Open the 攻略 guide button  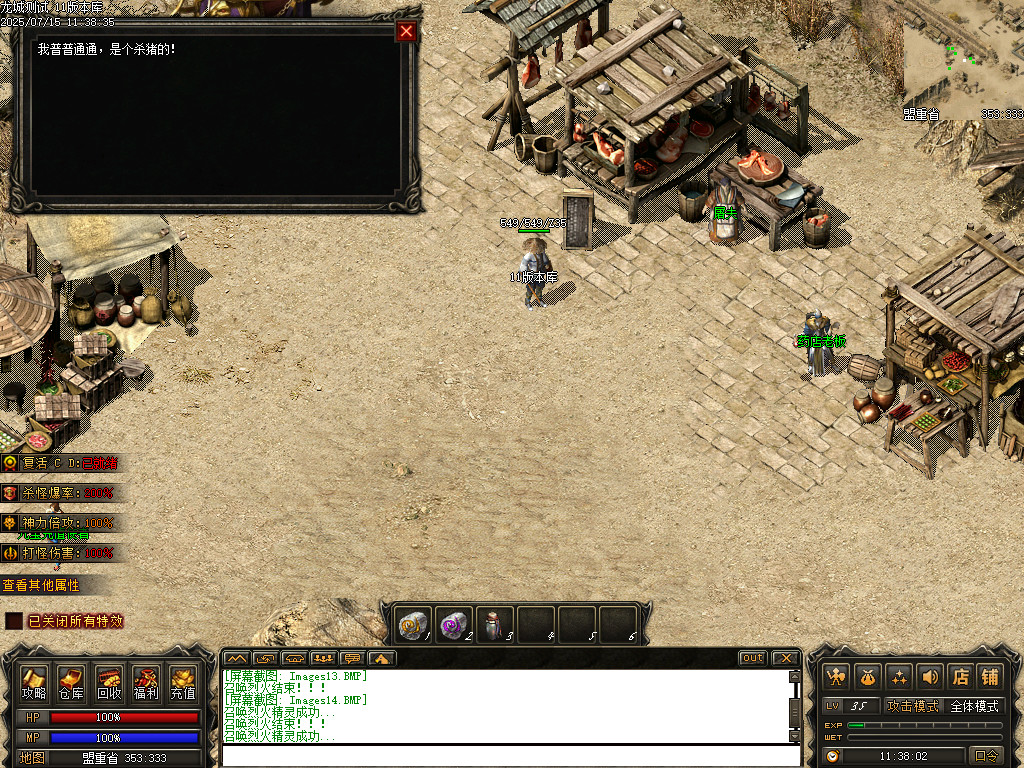pyautogui.click(x=34, y=681)
